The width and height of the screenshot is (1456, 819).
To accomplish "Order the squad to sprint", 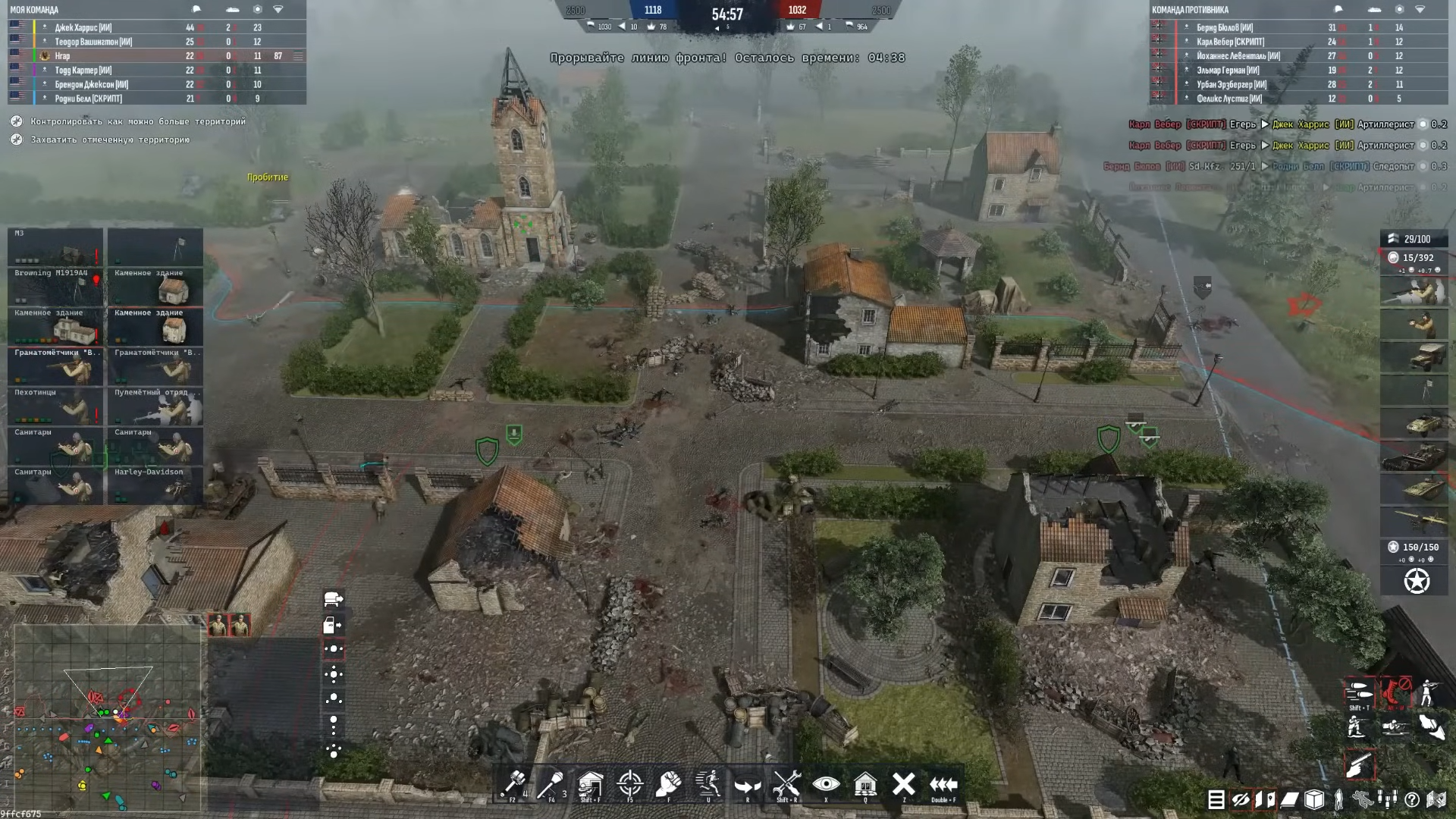I will (708, 784).
